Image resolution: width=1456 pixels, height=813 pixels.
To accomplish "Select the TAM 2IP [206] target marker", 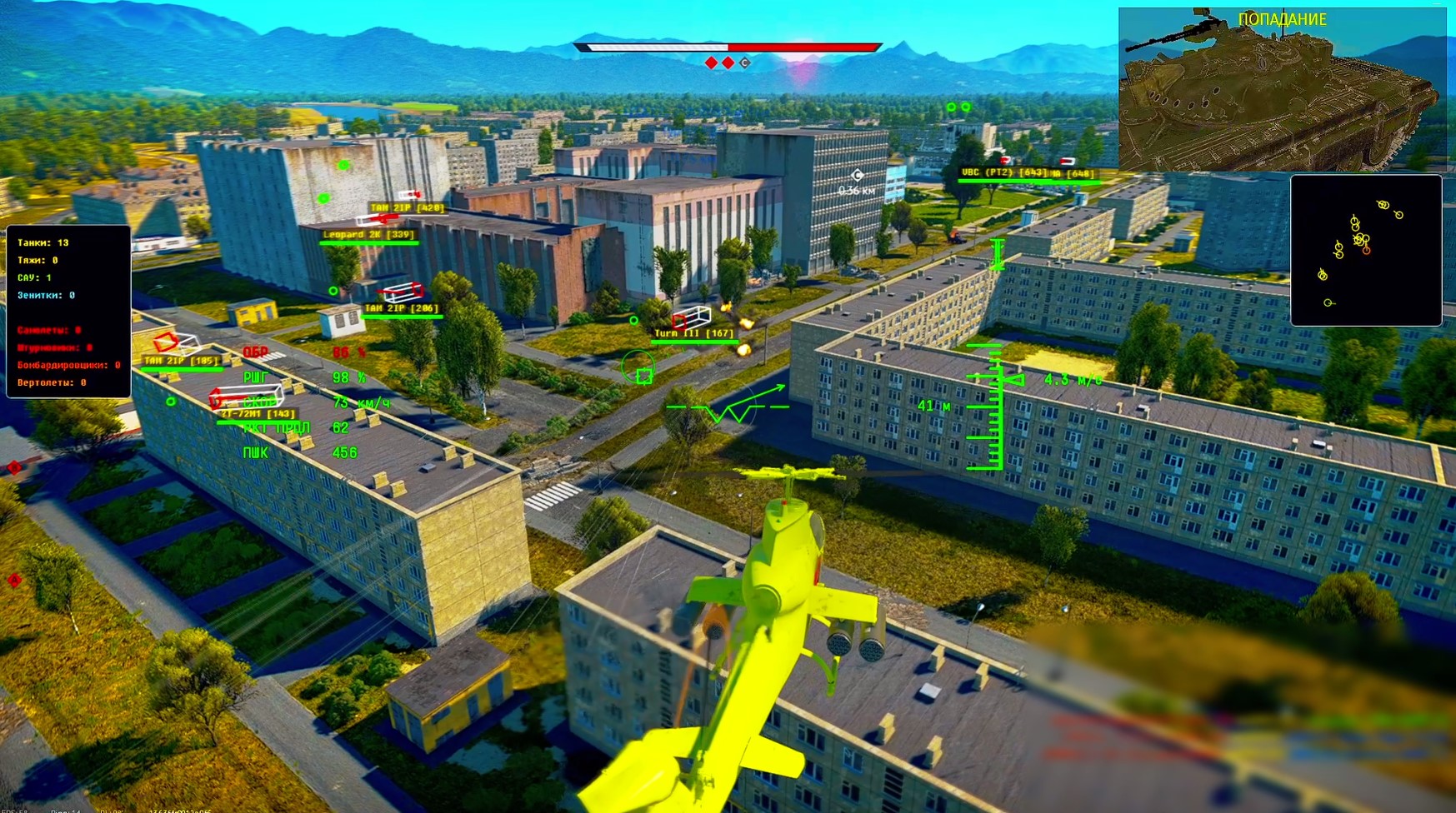I will tap(401, 308).
